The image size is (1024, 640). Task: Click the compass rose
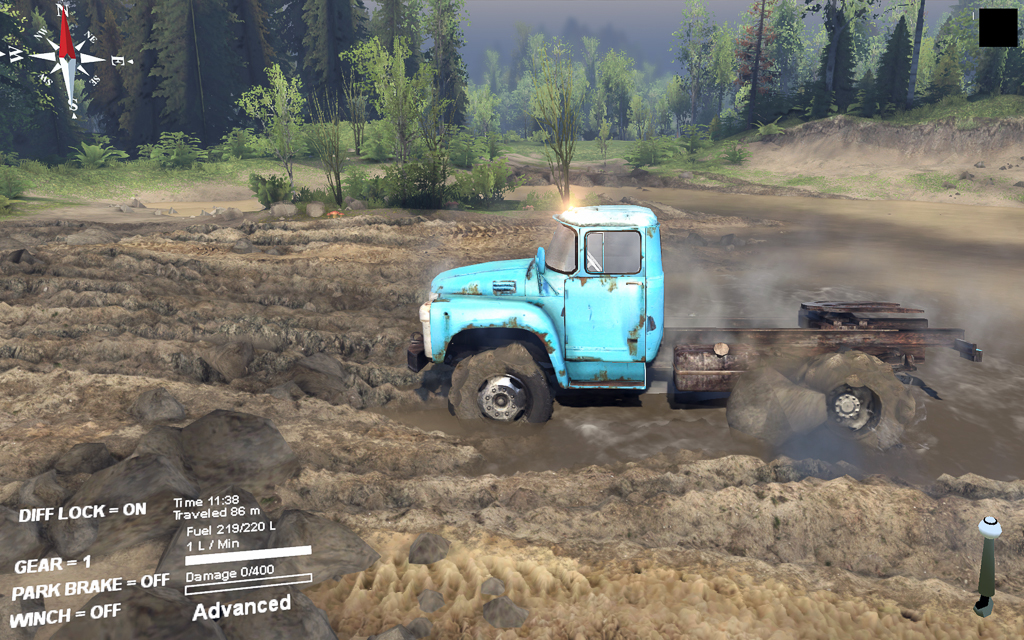coord(68,58)
